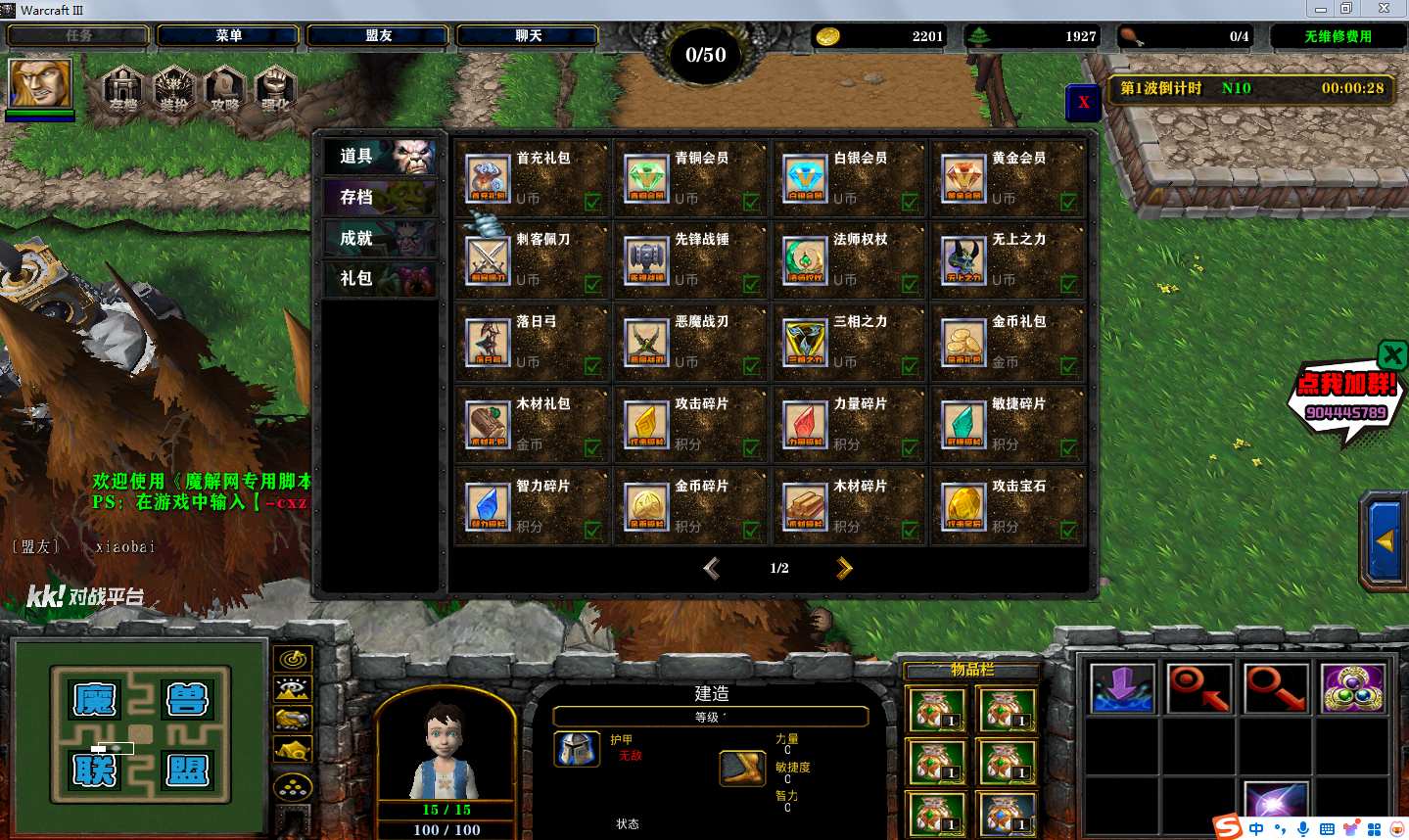Select the 首充礼包 item
This screenshot has height=840, width=1409.
click(x=532, y=178)
